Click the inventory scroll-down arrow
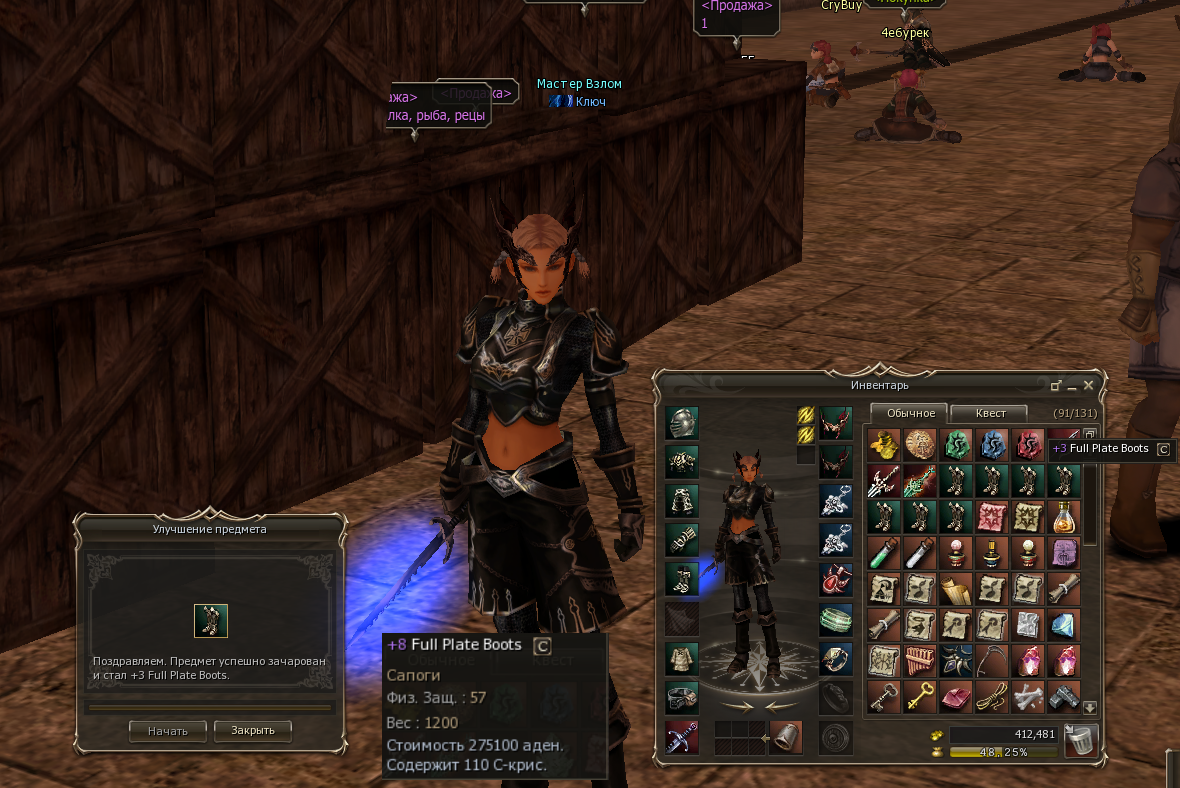Image resolution: width=1180 pixels, height=788 pixels. (1090, 707)
